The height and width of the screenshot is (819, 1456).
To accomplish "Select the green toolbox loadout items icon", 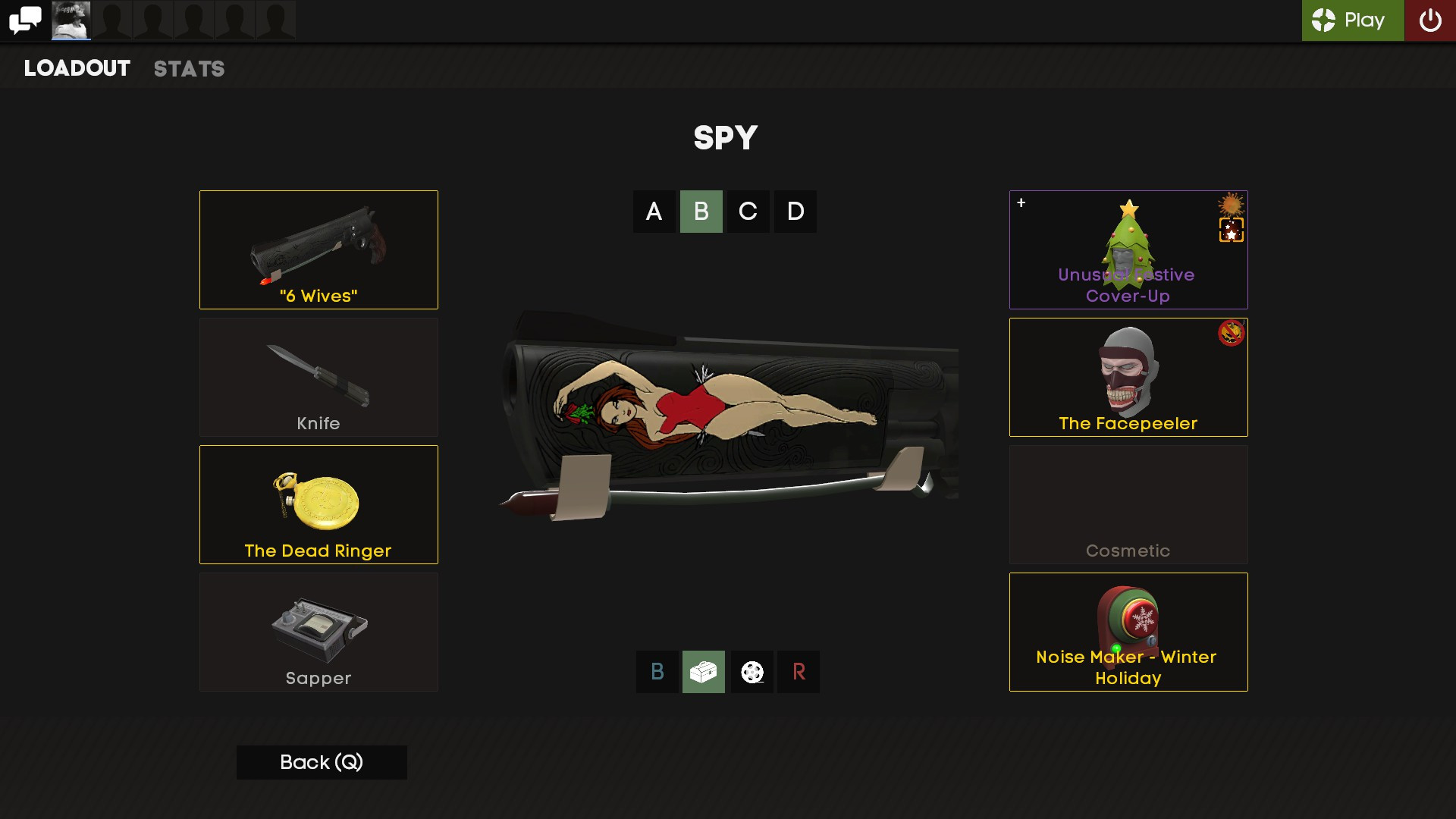I will pyautogui.click(x=704, y=671).
